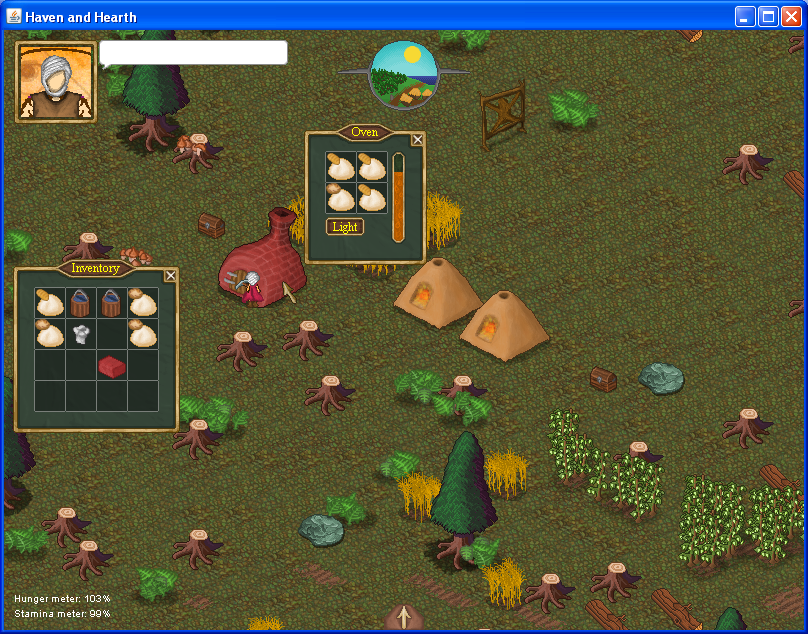The height and width of the screenshot is (634, 808).
Task: Click the Light button in the Oven window
Action: coord(344,227)
